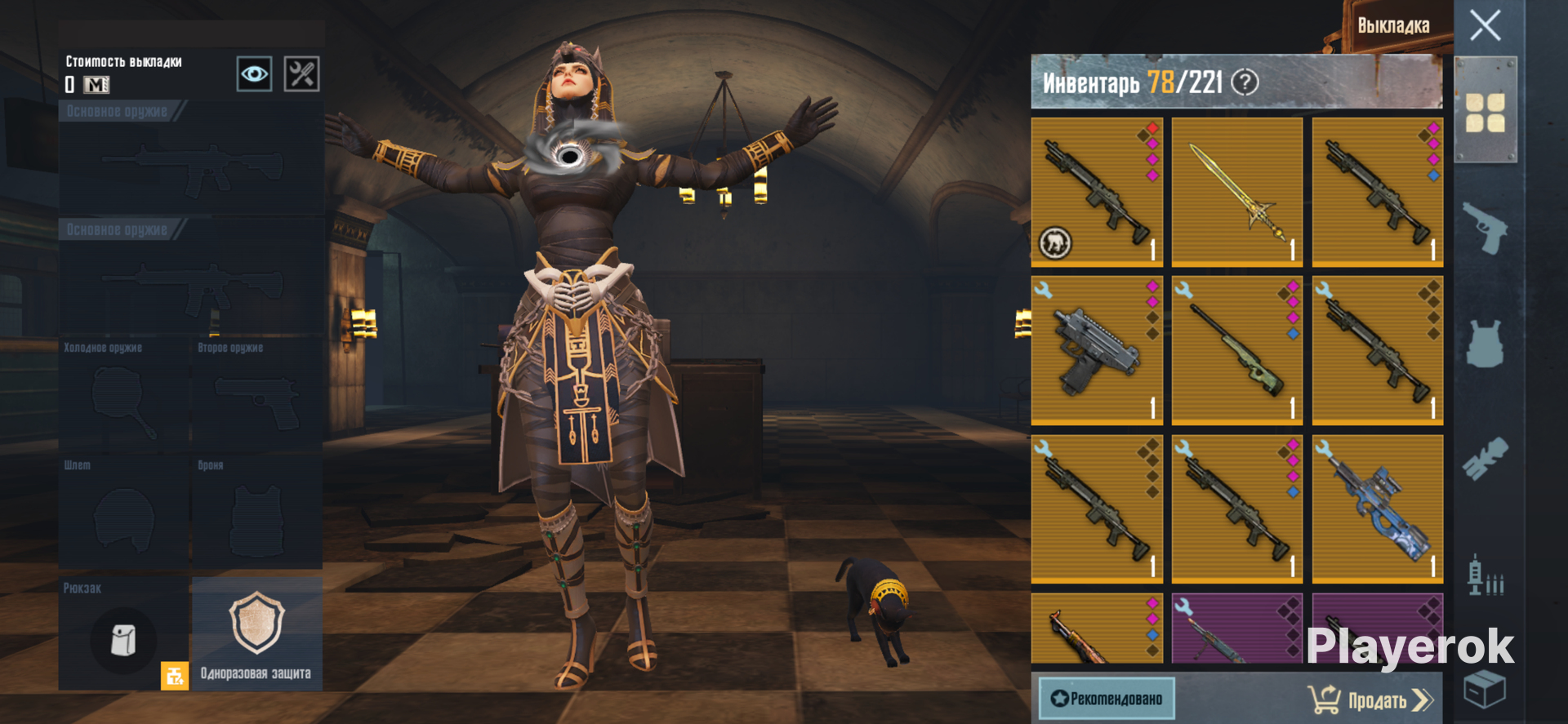1568x724 pixels.
Task: Select the golden sword inventory item
Action: coord(1236,193)
